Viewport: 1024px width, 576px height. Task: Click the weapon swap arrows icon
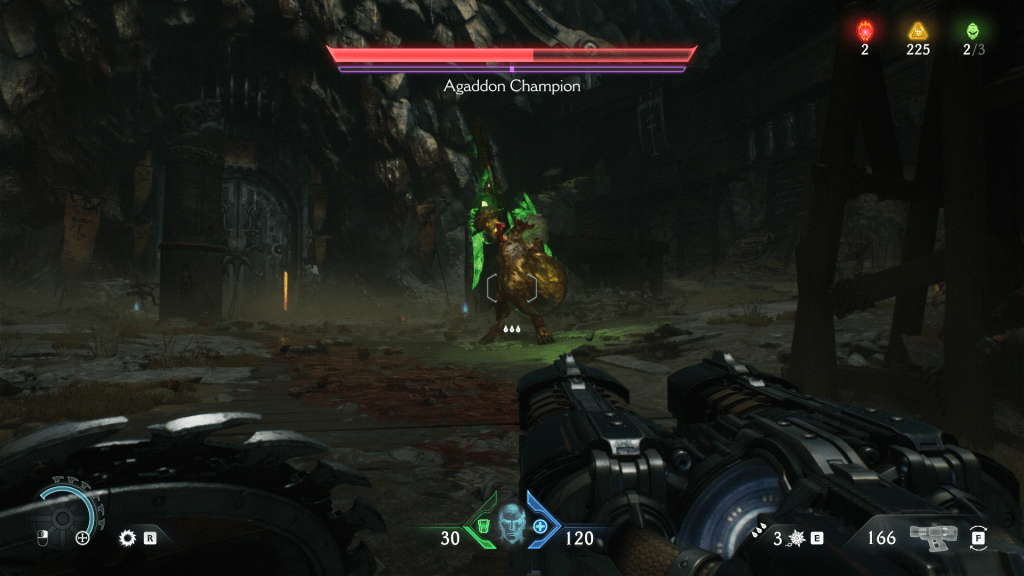(x=978, y=537)
